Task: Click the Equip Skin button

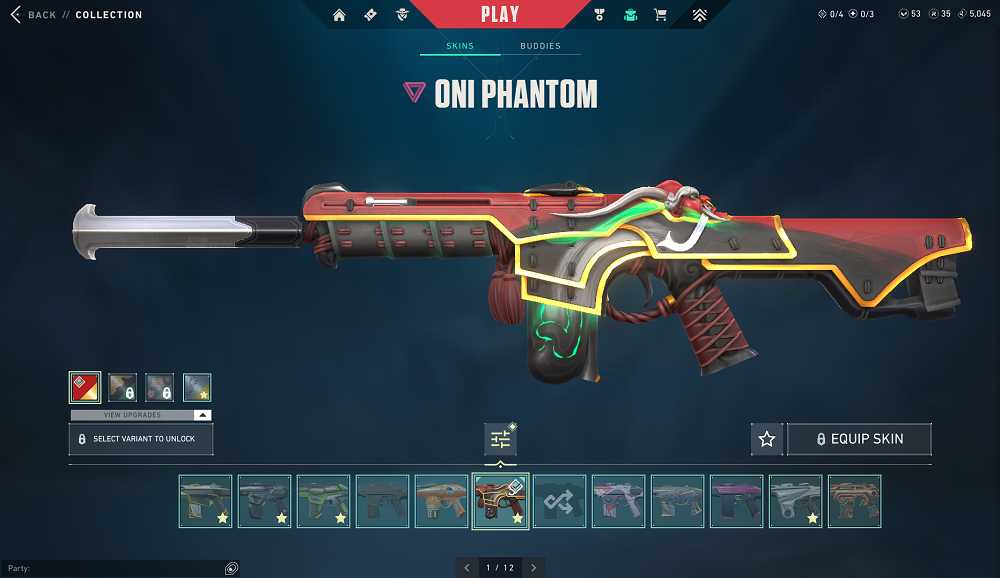Action: click(x=860, y=439)
